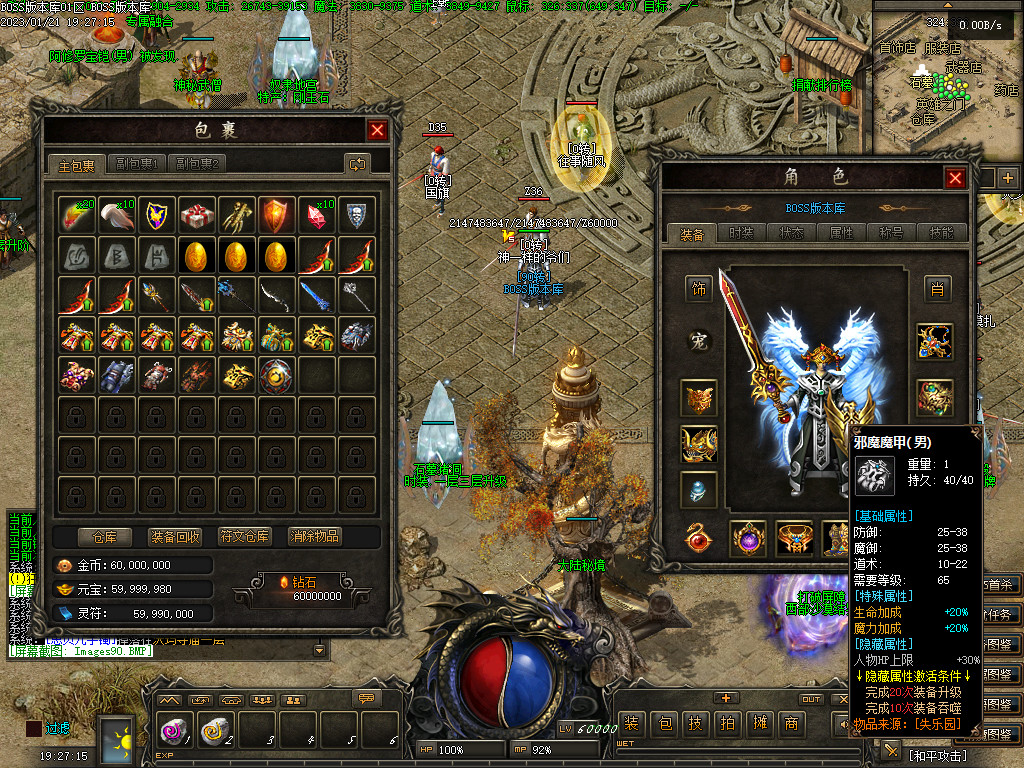Select the skull shield item in the bag
Viewport: 1024px width, 768px height.
coord(357,214)
